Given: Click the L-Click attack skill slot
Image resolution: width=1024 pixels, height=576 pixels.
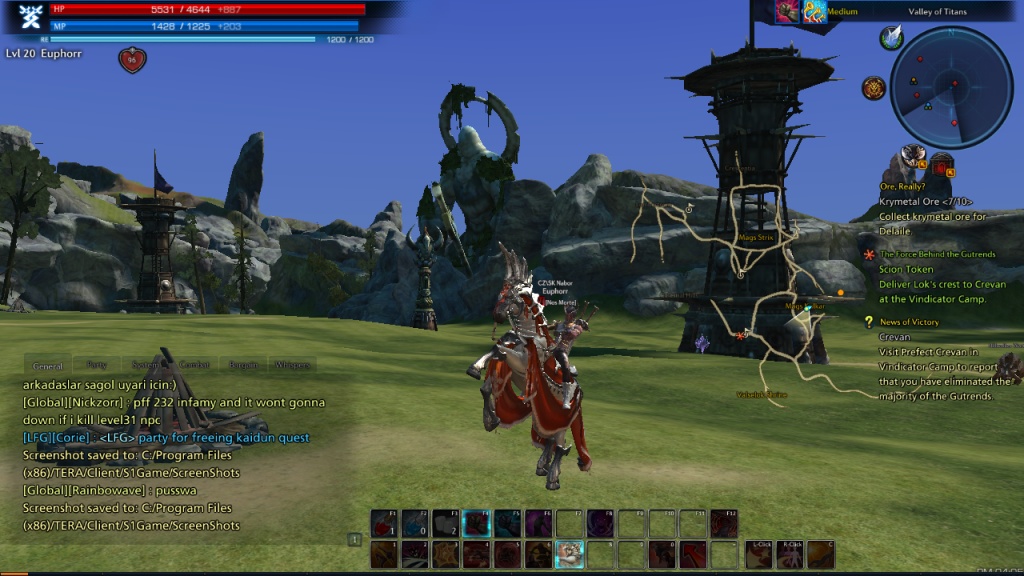Looking at the screenshot, I should [x=759, y=553].
